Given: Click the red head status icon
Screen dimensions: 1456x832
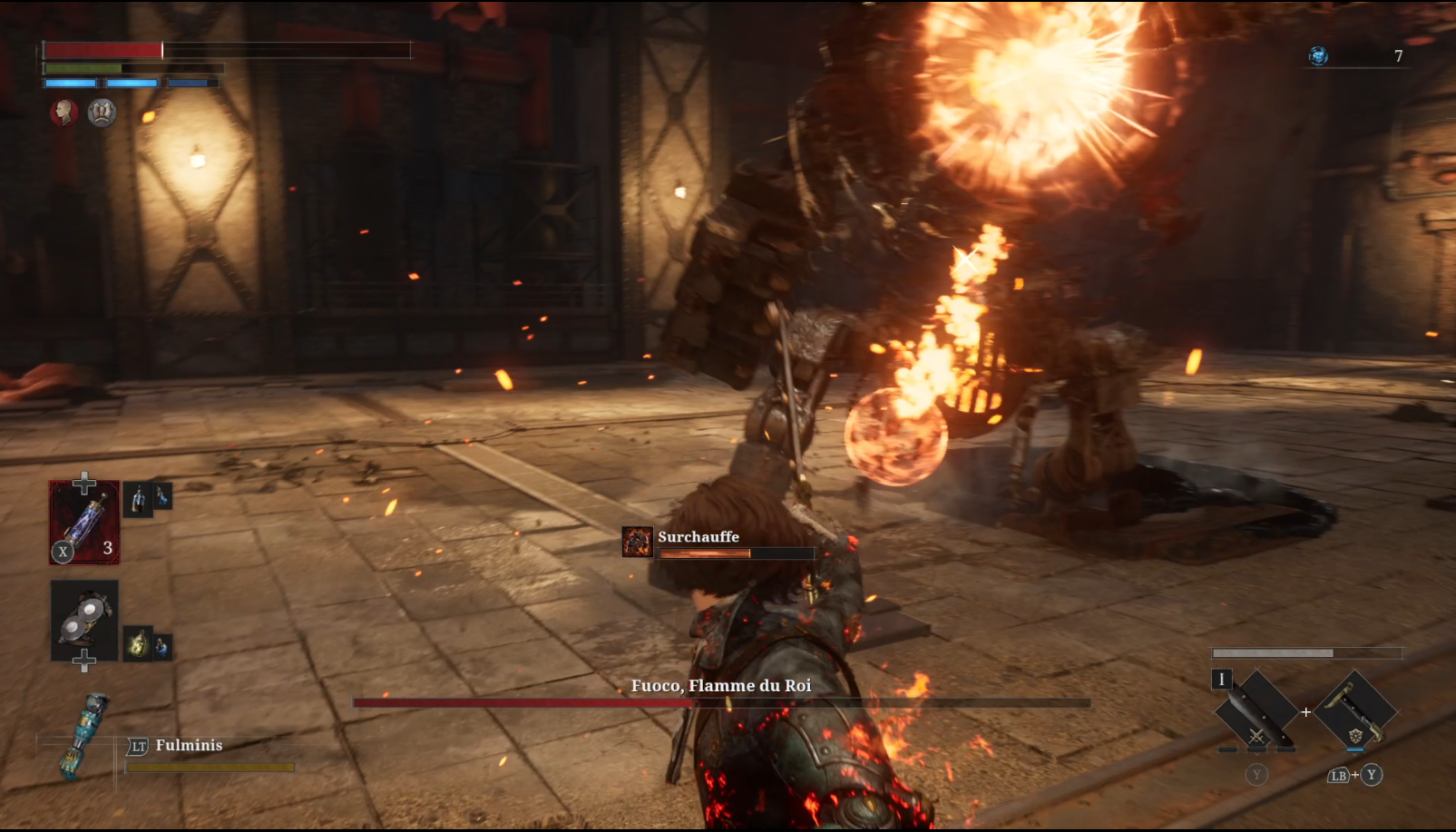Looking at the screenshot, I should coord(64,113).
